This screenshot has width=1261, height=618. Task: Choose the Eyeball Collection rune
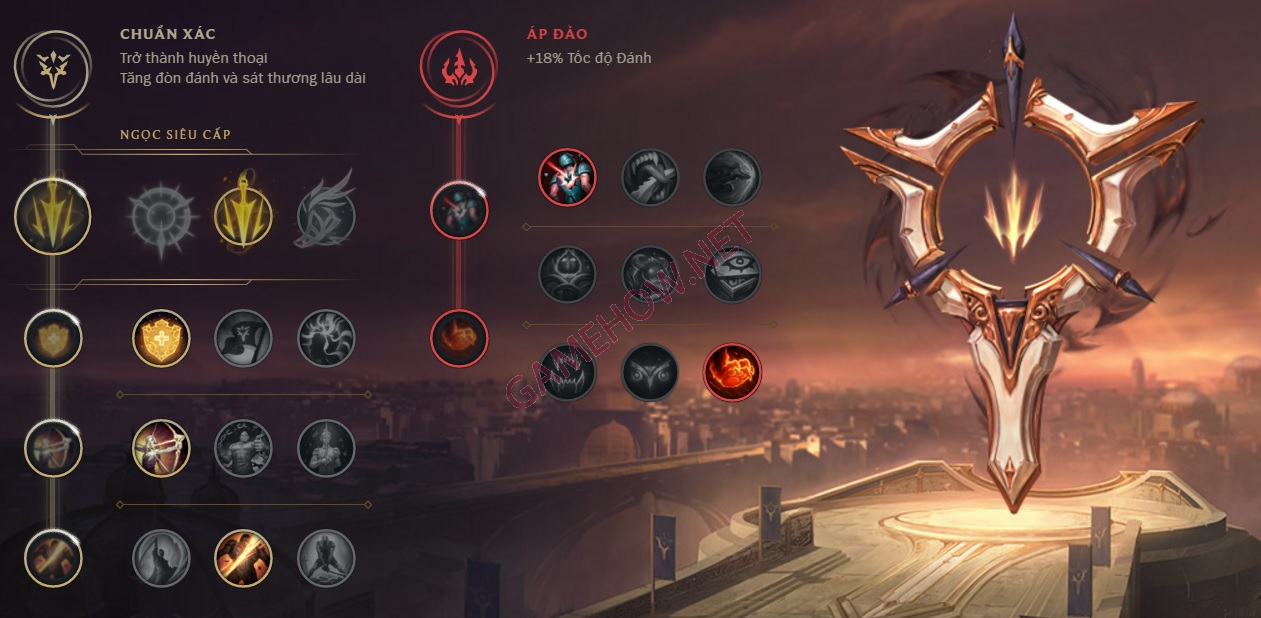point(733,274)
